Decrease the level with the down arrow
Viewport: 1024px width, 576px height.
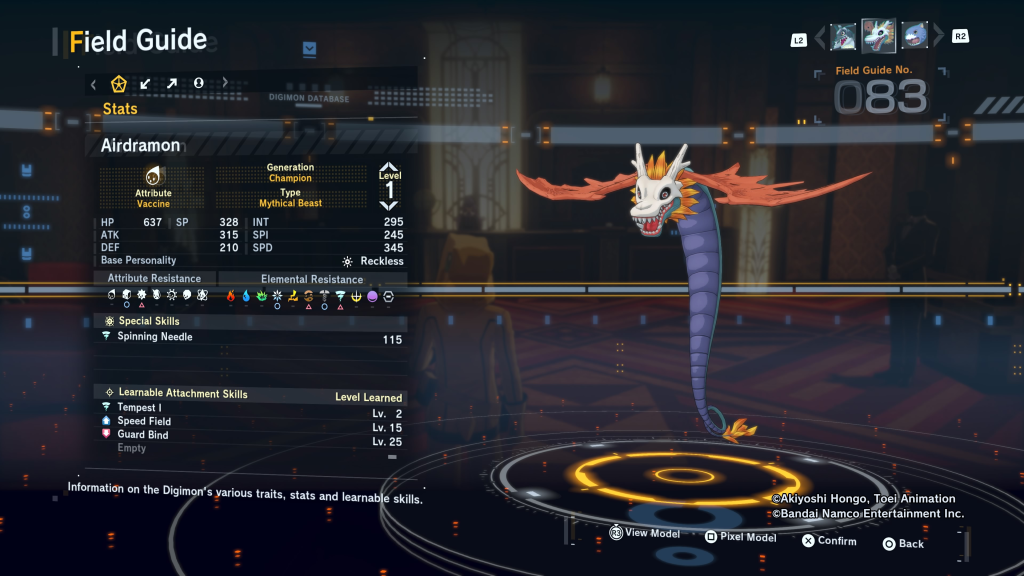389,205
